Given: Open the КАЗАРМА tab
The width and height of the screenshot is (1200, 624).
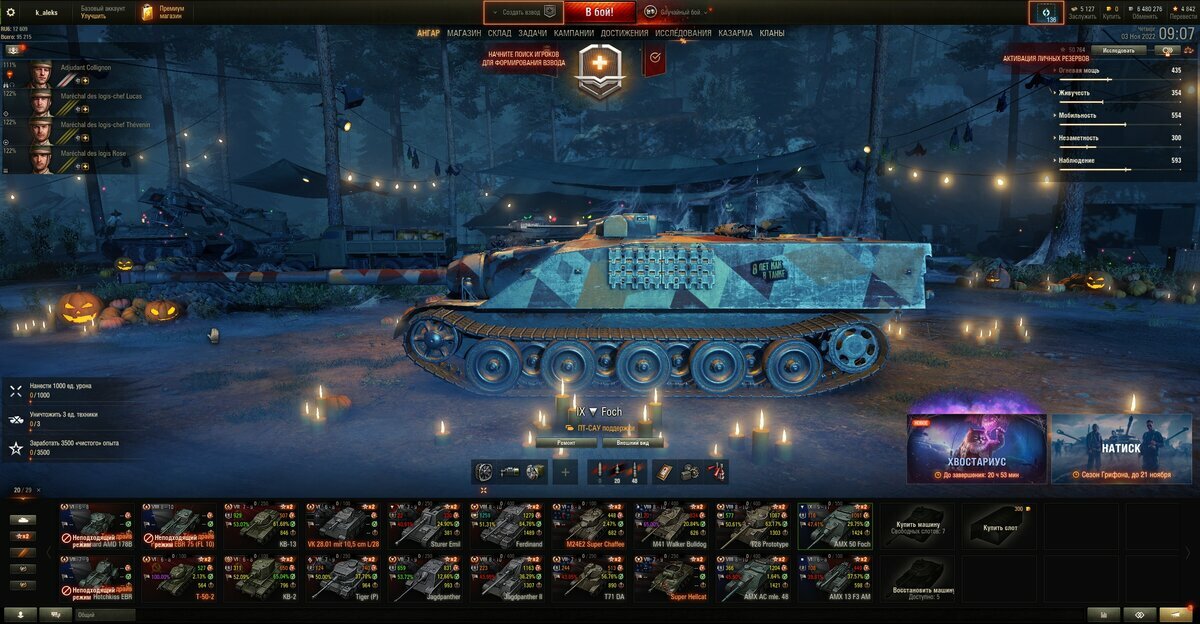Looking at the screenshot, I should [x=736, y=33].
